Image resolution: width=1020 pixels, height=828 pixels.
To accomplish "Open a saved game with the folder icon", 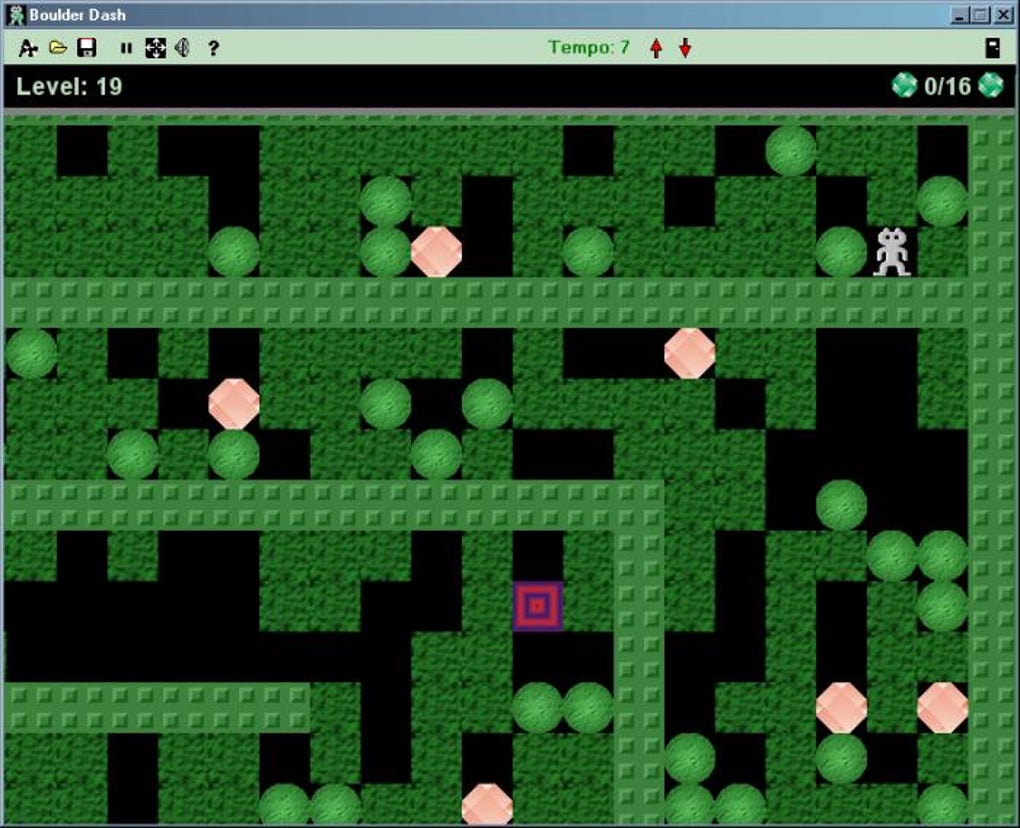I will [x=58, y=48].
